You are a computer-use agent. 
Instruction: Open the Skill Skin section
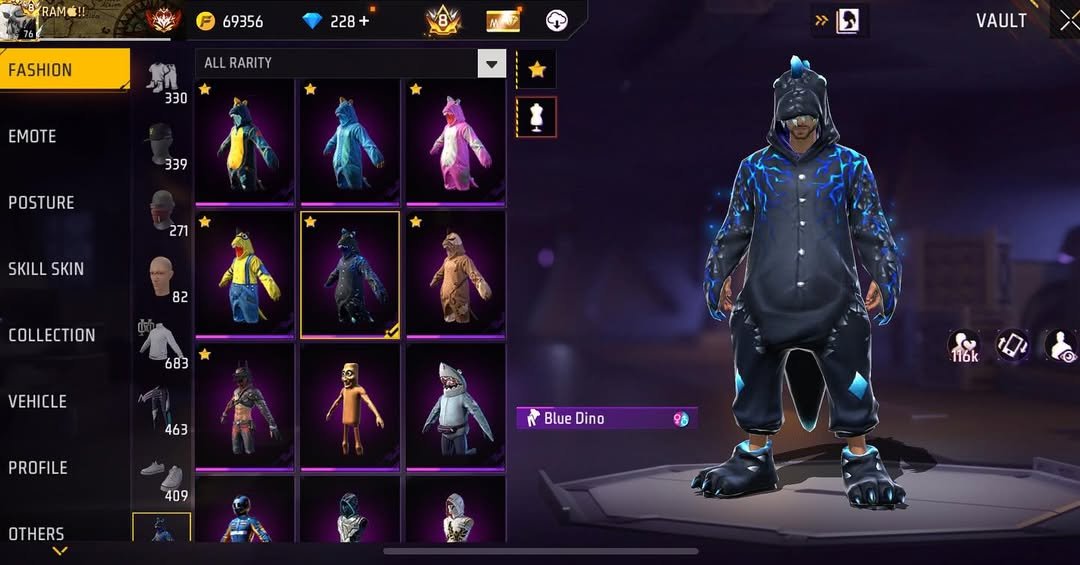pyautogui.click(x=46, y=269)
